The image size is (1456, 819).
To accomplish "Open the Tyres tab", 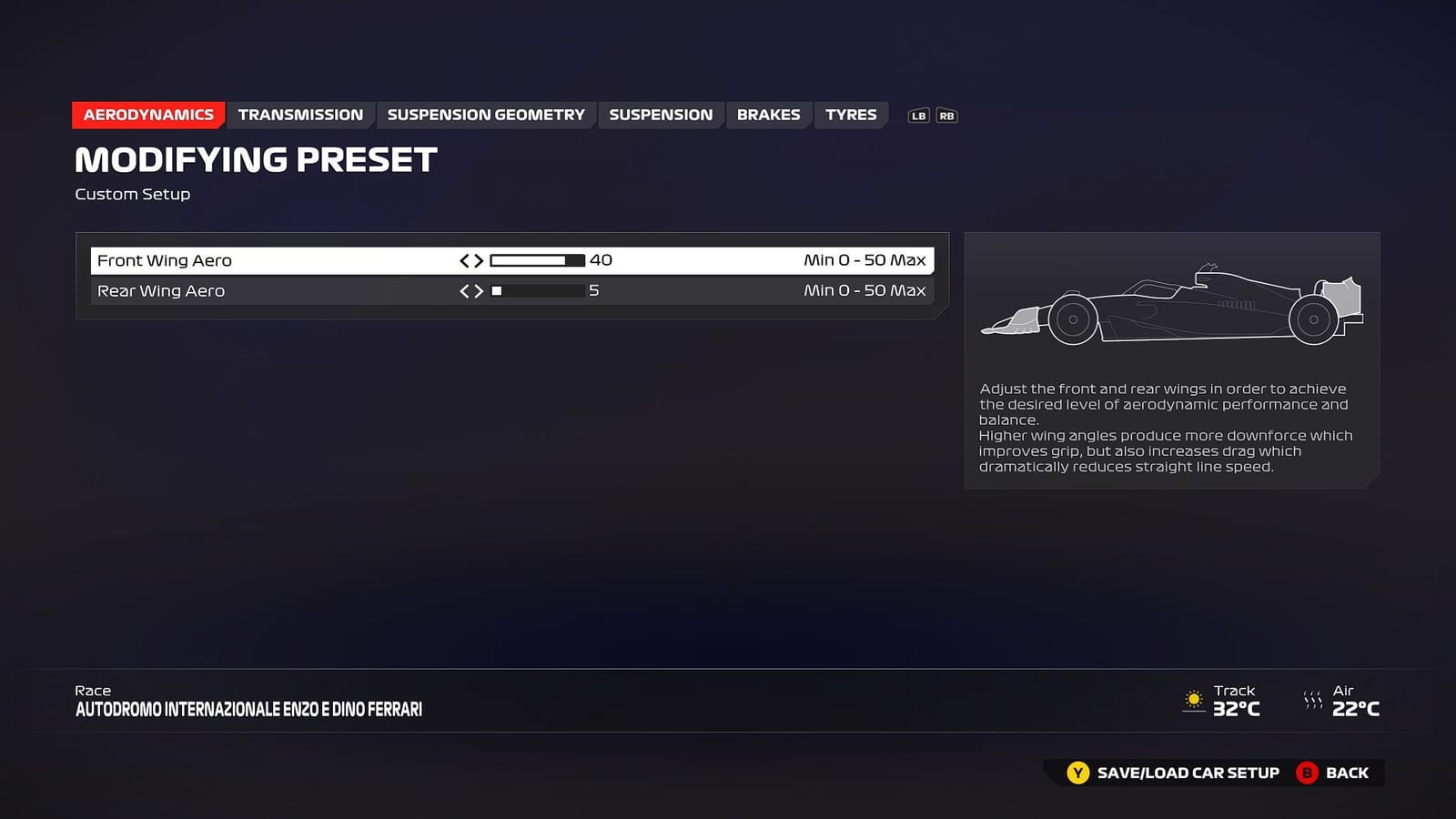I will coord(851,115).
